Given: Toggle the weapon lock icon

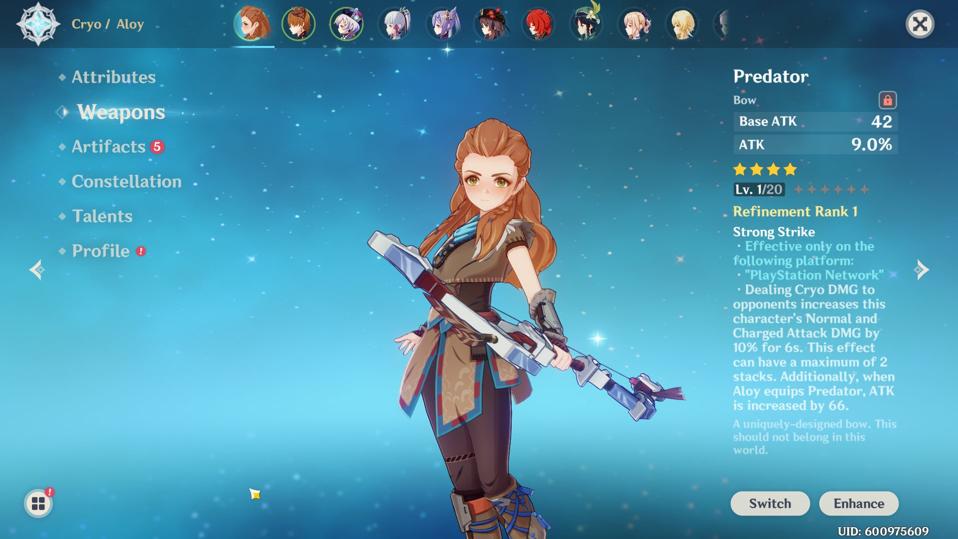Looking at the screenshot, I should pos(887,100).
